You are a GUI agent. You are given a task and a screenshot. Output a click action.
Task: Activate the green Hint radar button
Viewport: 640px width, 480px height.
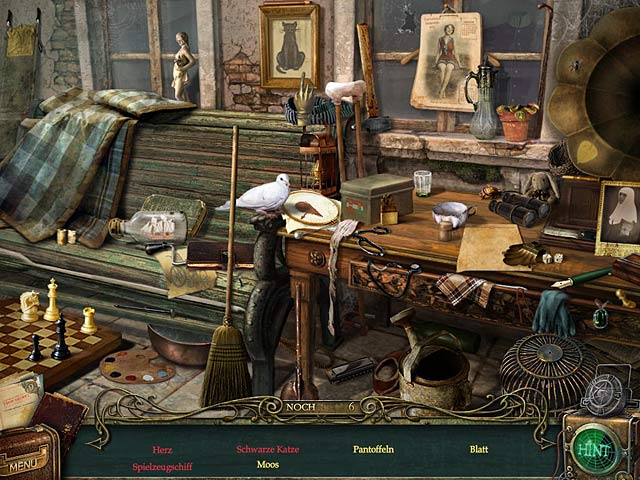click(x=601, y=447)
